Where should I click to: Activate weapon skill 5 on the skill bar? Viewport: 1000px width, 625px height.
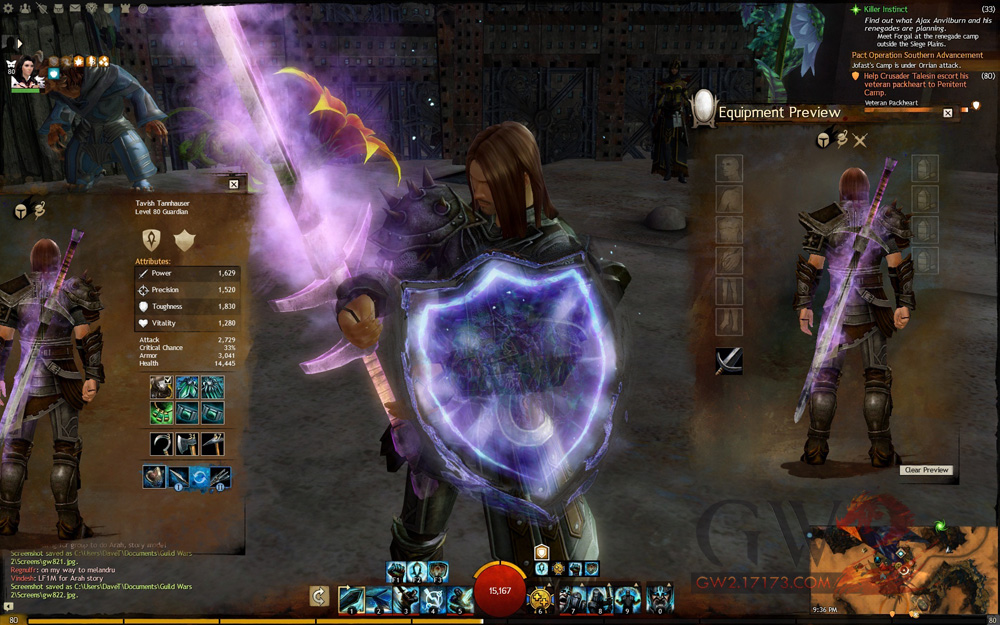pyautogui.click(x=460, y=598)
